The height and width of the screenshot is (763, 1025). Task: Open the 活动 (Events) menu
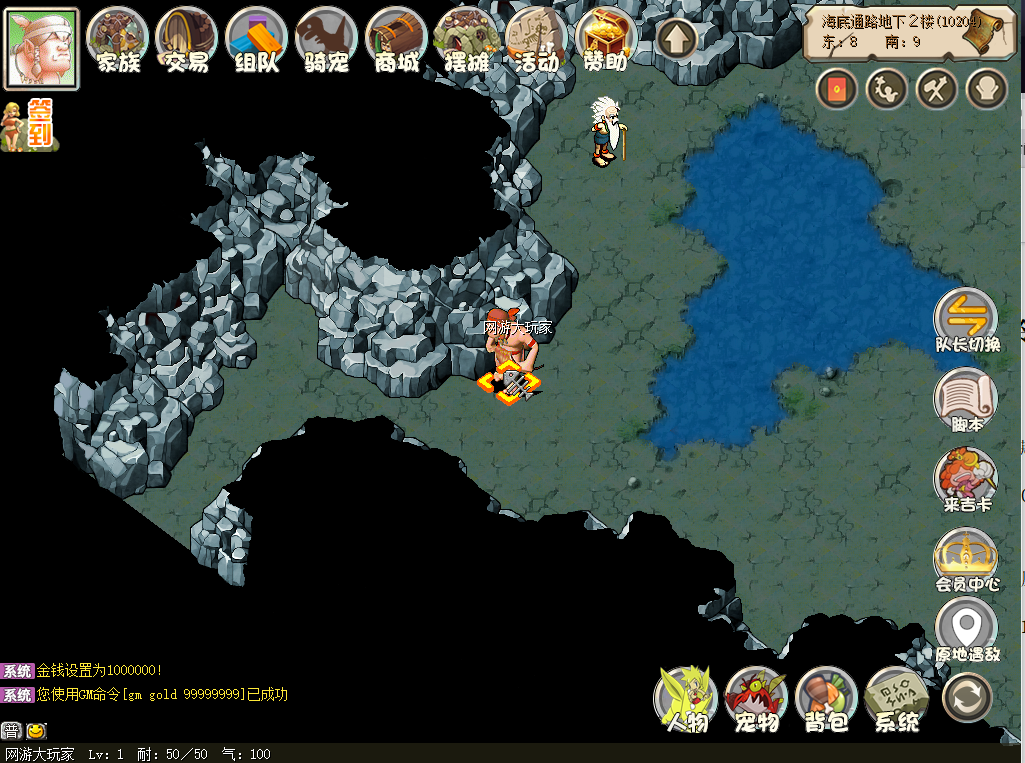(x=537, y=40)
